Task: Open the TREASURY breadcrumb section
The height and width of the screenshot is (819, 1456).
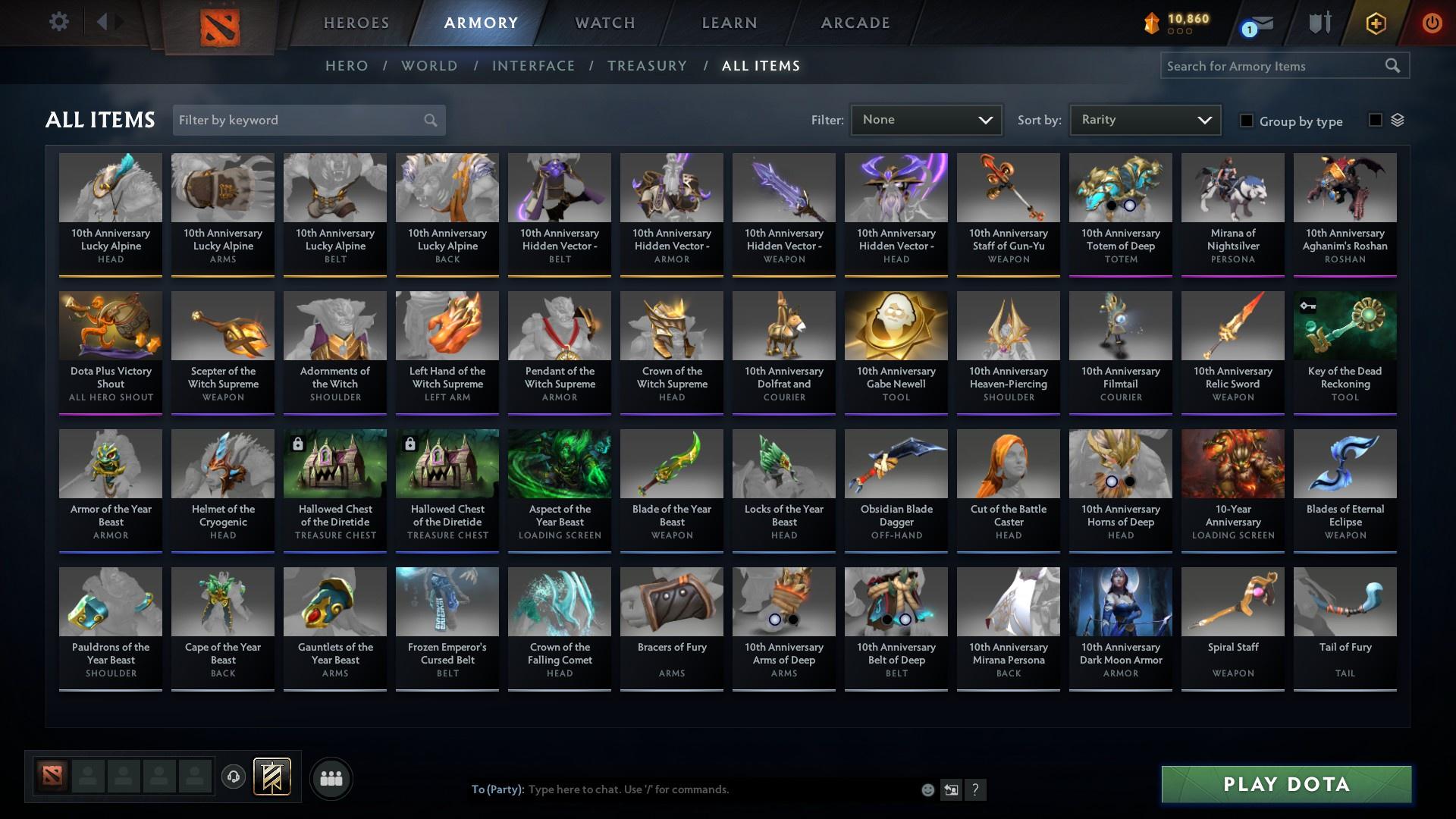Action: click(647, 66)
